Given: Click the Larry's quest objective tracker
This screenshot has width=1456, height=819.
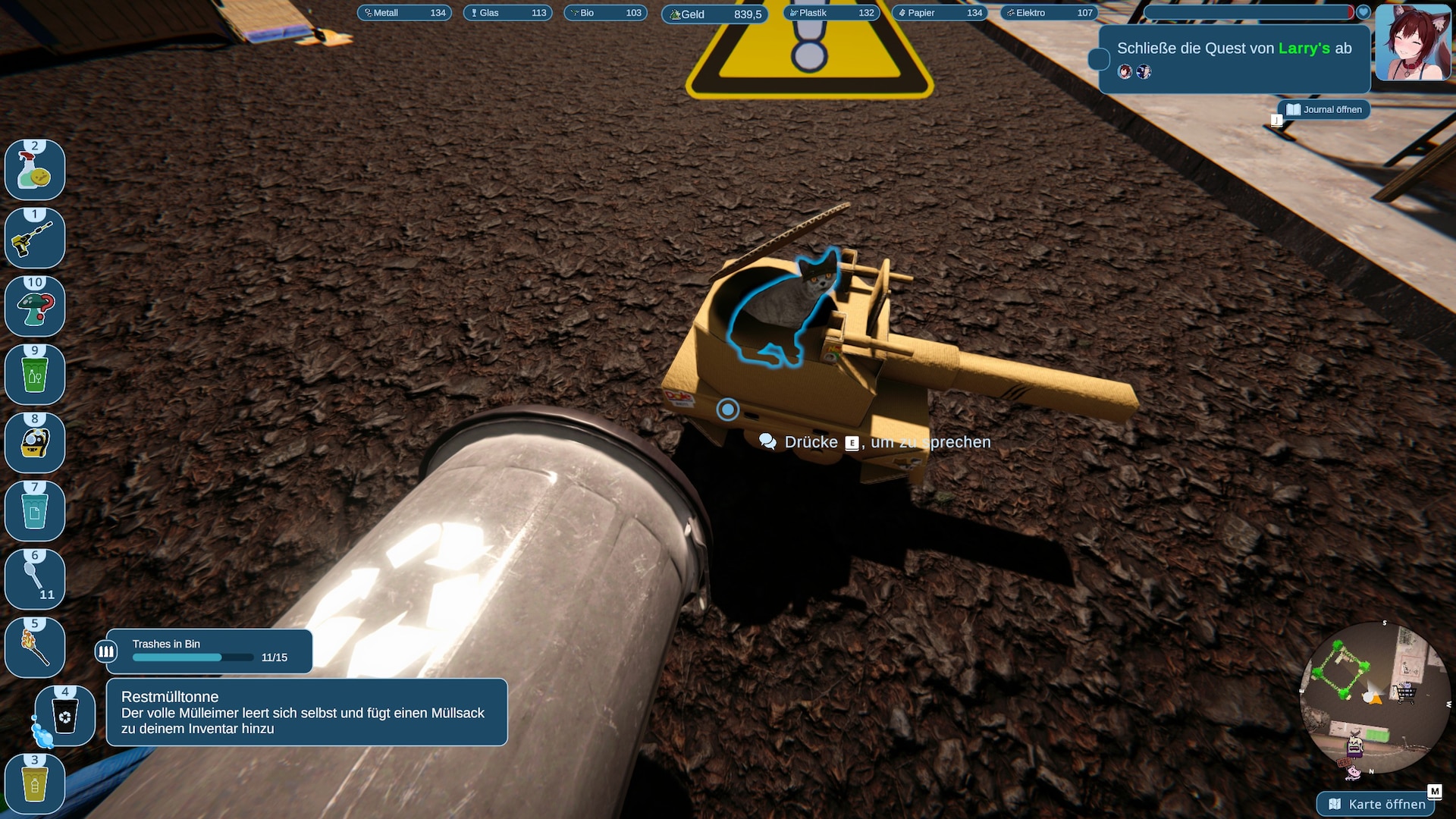Looking at the screenshot, I should point(1234,59).
